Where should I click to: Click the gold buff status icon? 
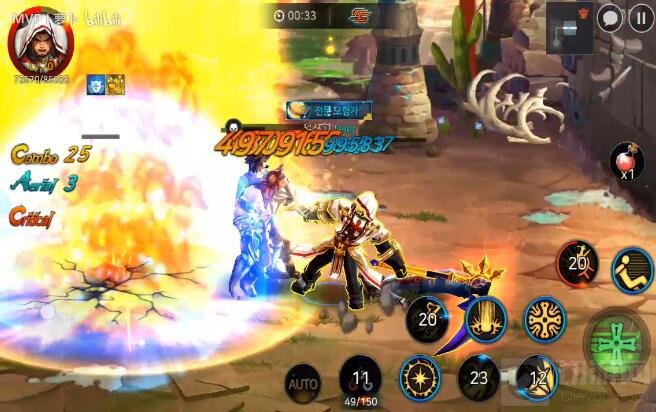coord(115,84)
